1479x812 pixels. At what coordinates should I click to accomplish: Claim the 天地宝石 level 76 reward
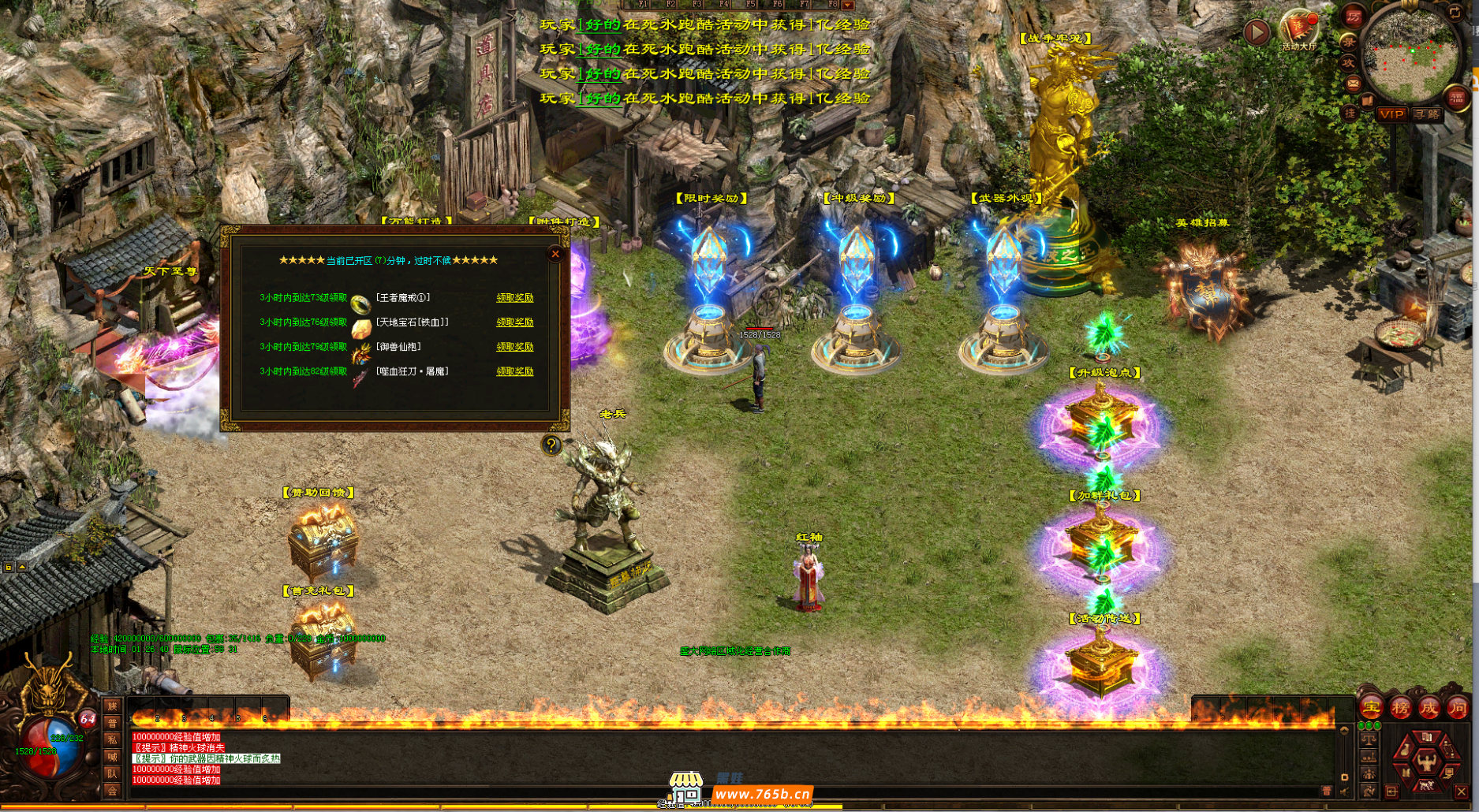[514, 322]
